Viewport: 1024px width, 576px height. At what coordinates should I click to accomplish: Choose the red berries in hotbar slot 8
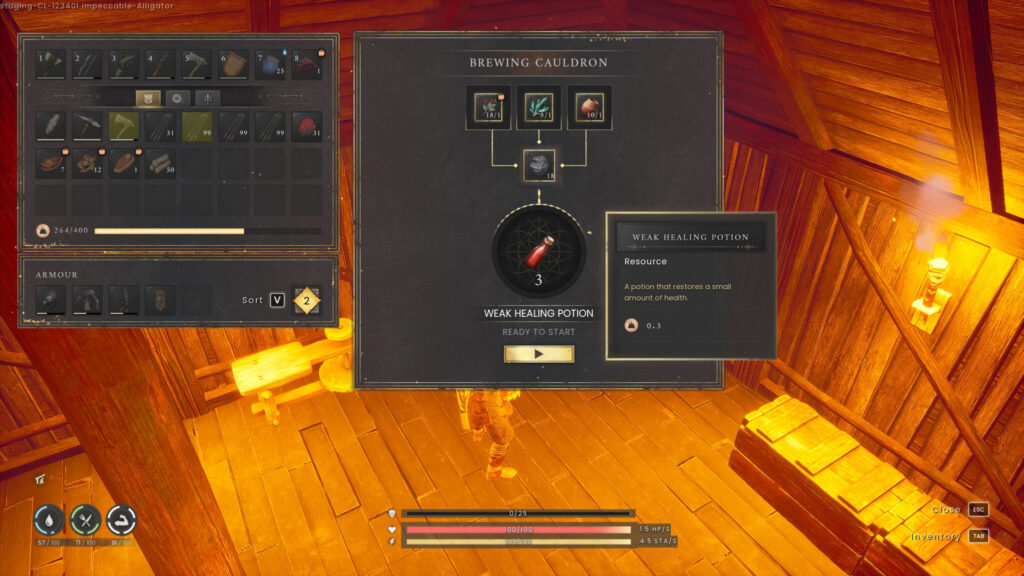[306, 65]
